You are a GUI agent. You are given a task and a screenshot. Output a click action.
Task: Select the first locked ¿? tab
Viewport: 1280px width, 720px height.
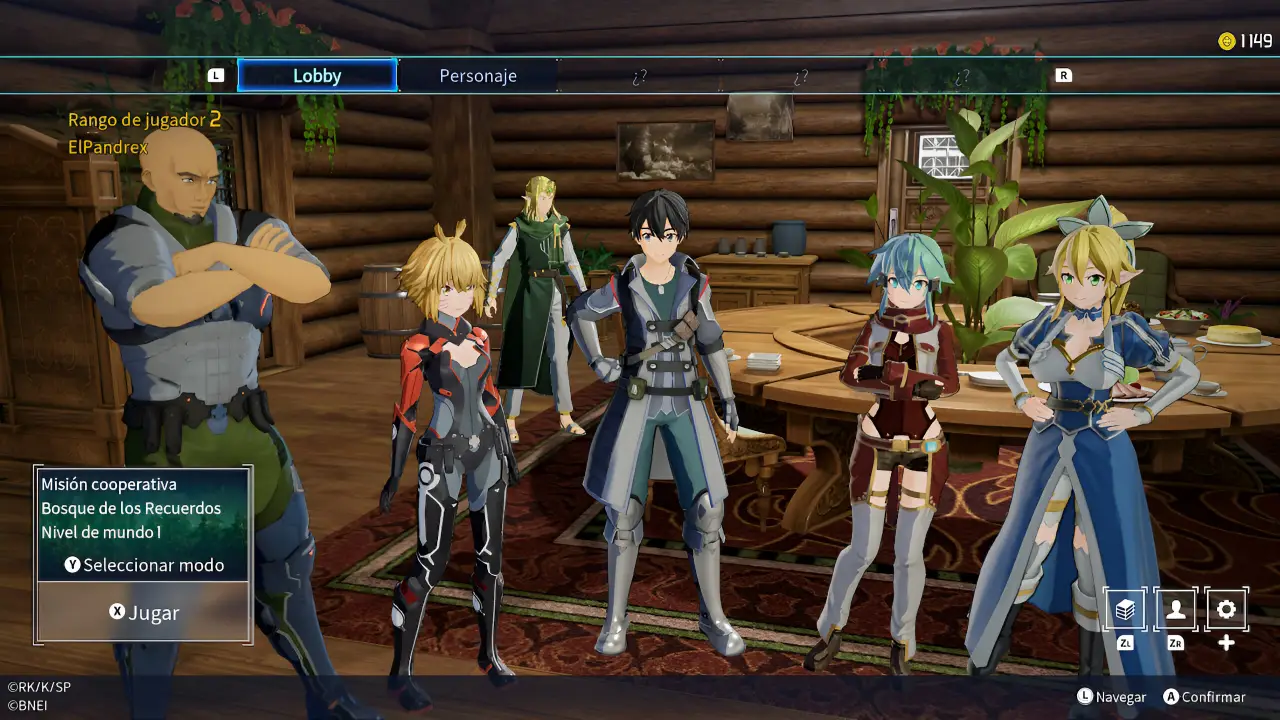coord(641,74)
